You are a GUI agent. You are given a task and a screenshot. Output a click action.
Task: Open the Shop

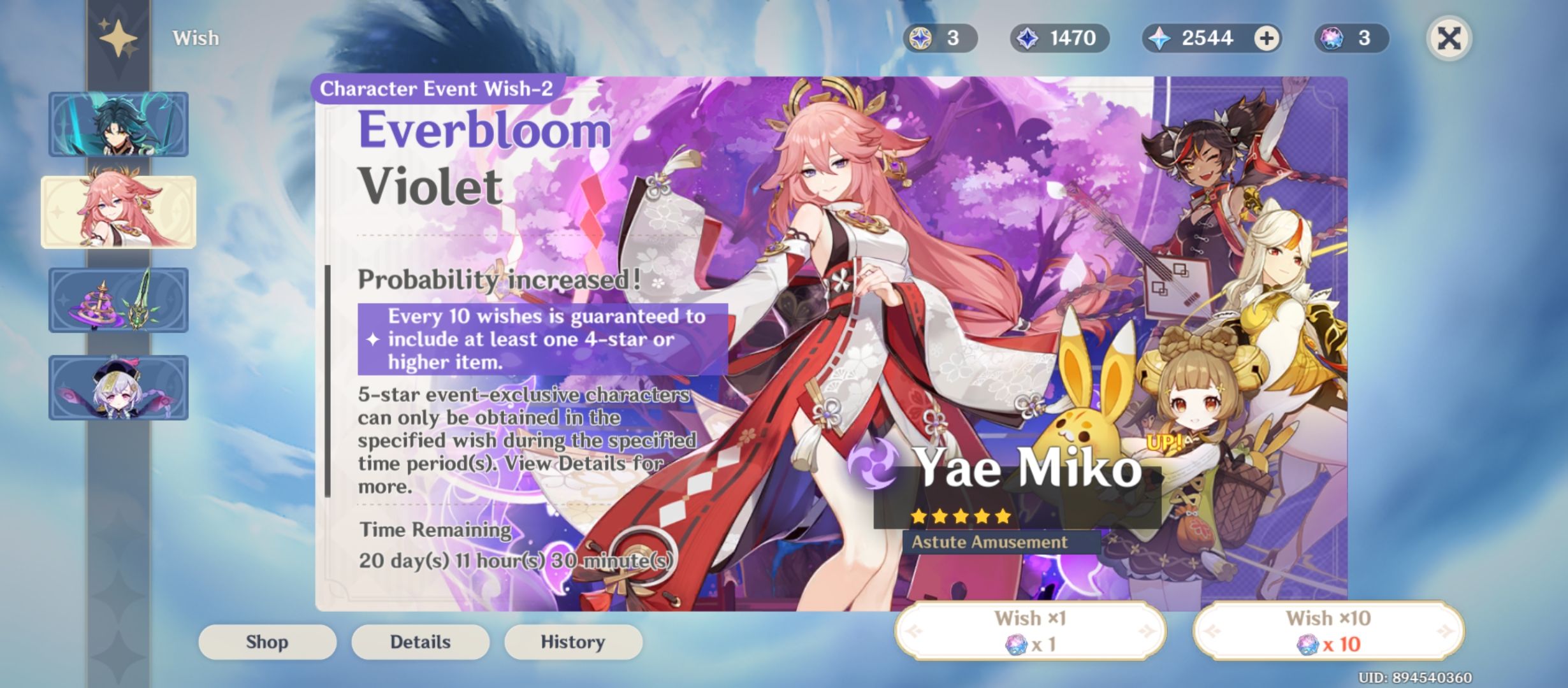coord(266,641)
